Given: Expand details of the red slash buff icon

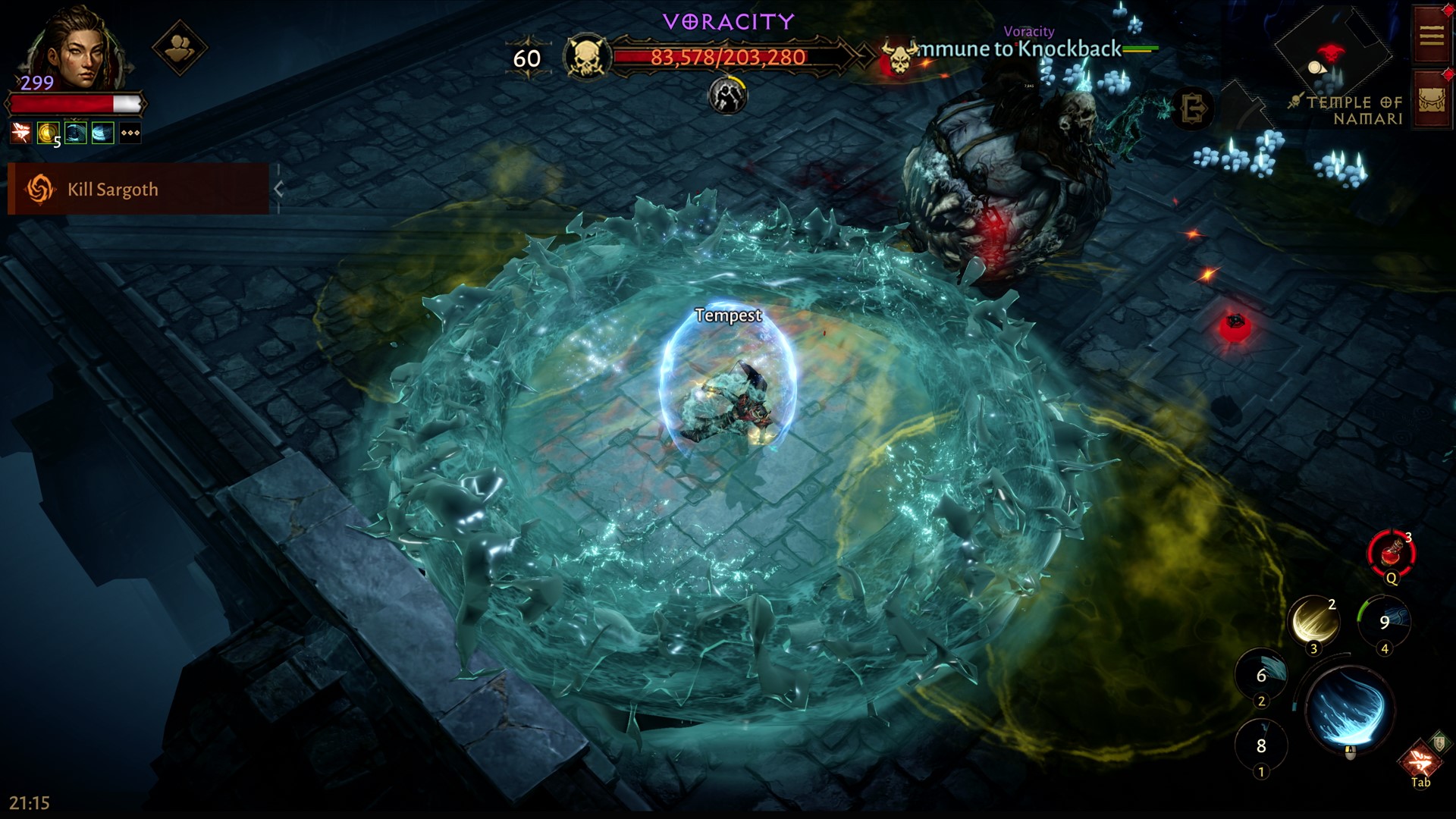Looking at the screenshot, I should pyautogui.click(x=20, y=133).
